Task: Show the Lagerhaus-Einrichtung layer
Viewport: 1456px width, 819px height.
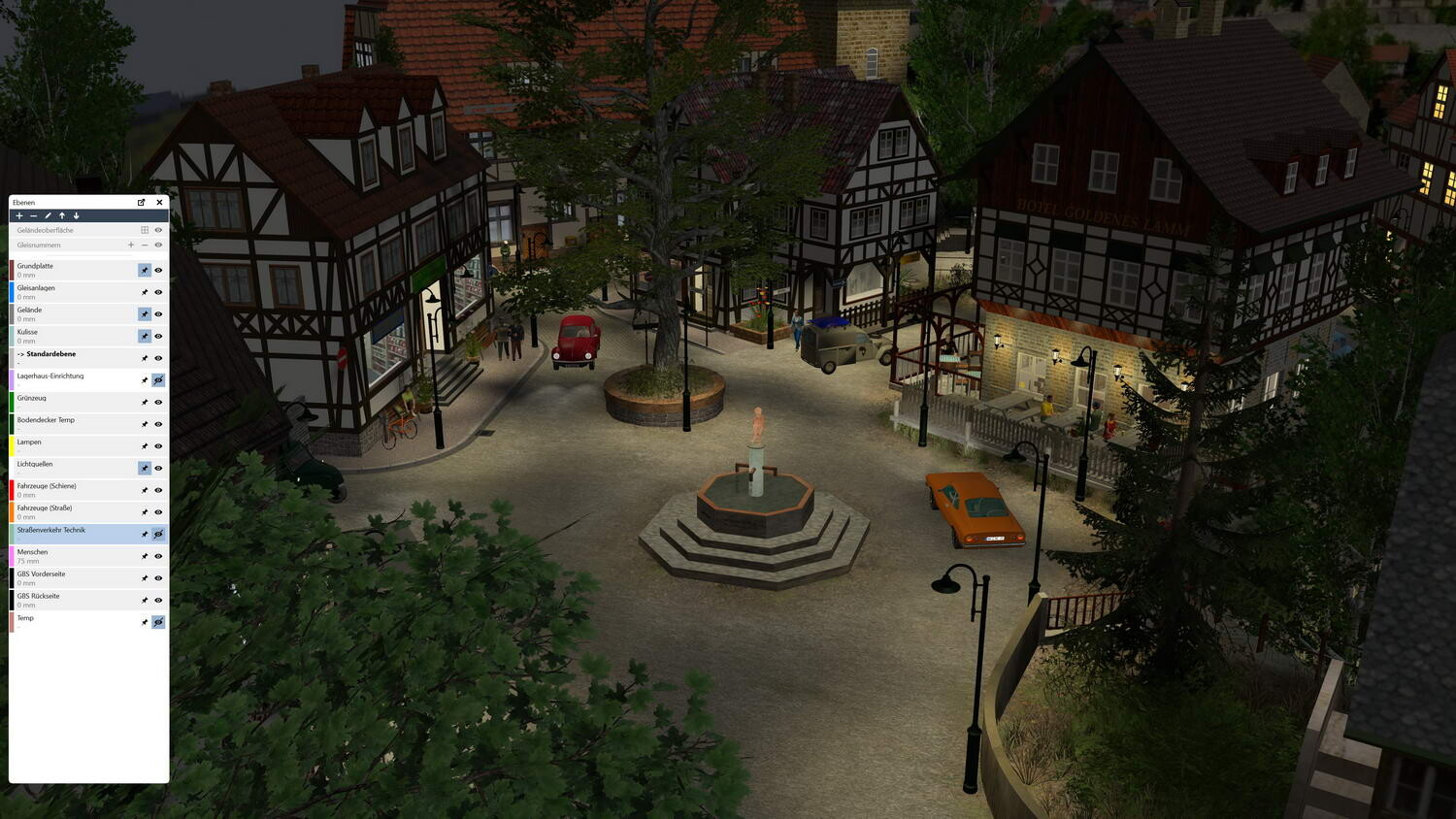Action: pyautogui.click(x=158, y=380)
